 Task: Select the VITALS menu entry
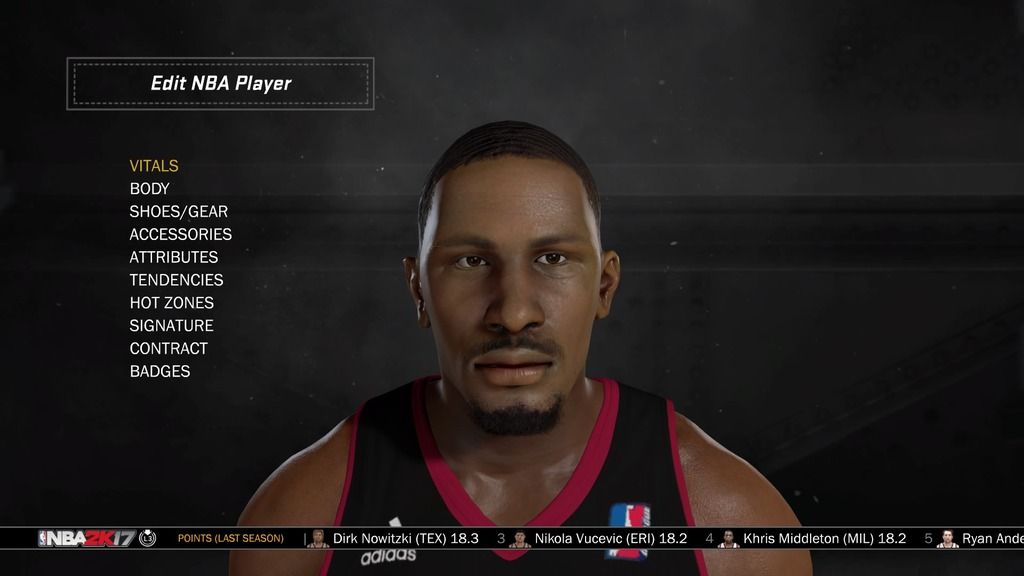click(x=154, y=166)
